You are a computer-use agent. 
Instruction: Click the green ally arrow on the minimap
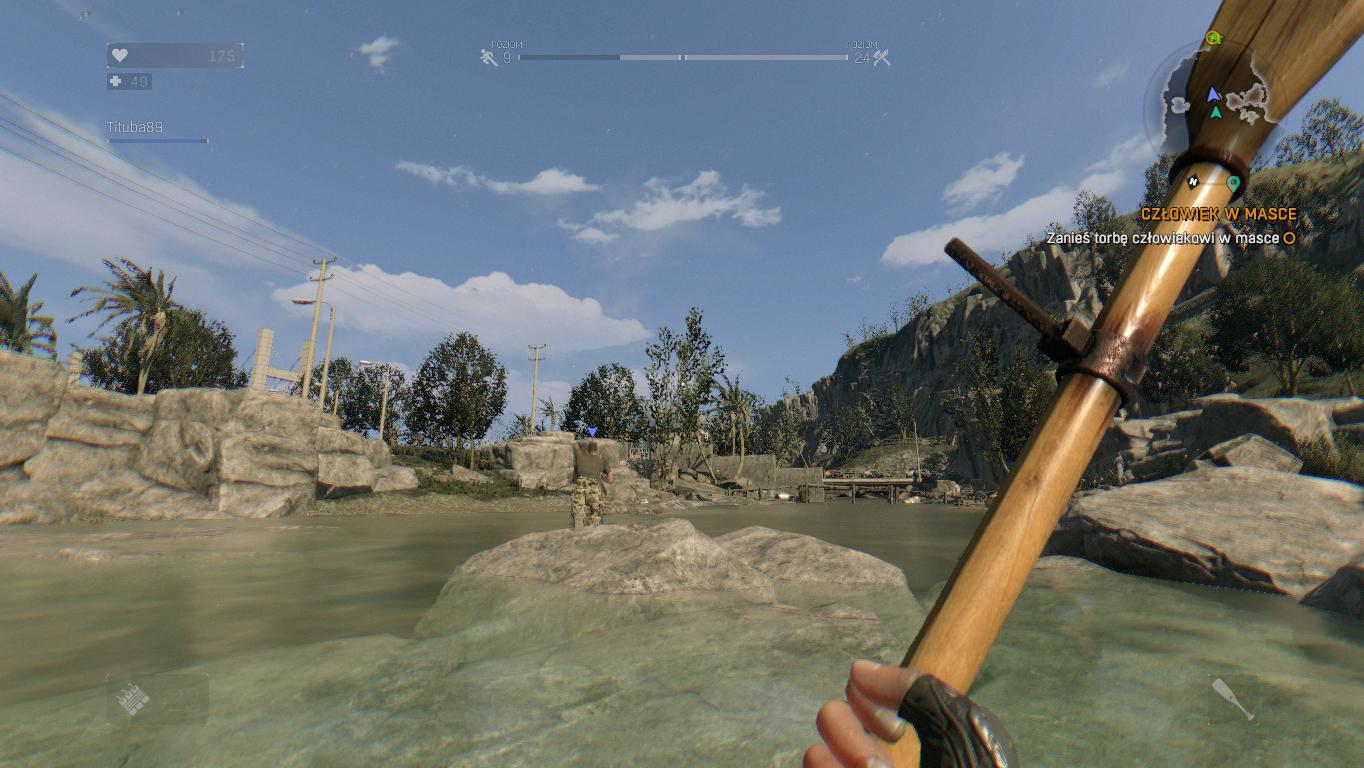[x=1215, y=112]
